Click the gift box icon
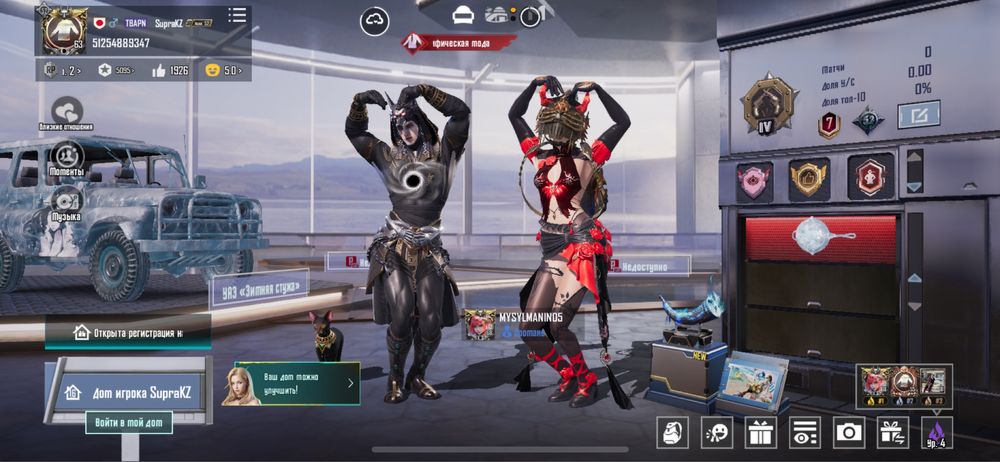The width and height of the screenshot is (1000, 462). tap(761, 432)
